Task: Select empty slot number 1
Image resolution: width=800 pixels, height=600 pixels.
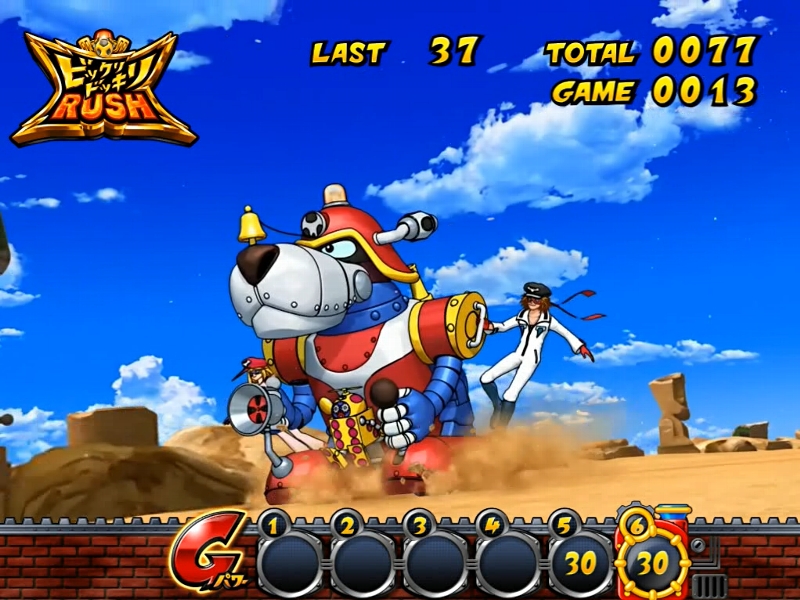Action: coord(289,563)
